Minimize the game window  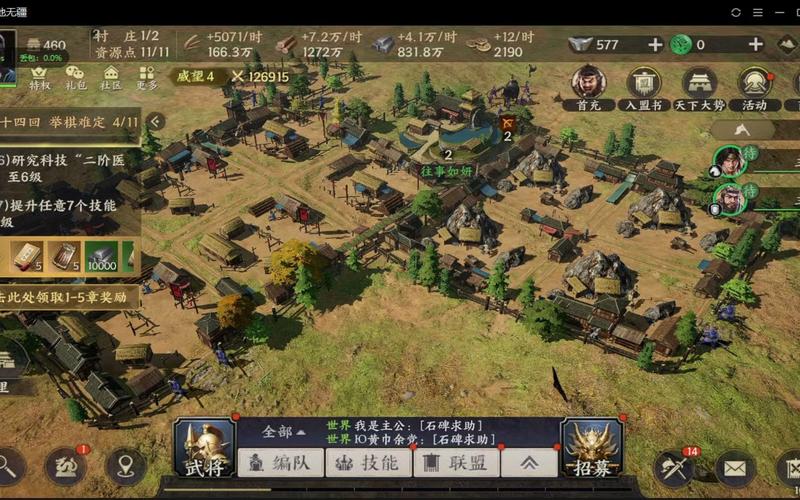point(762,12)
